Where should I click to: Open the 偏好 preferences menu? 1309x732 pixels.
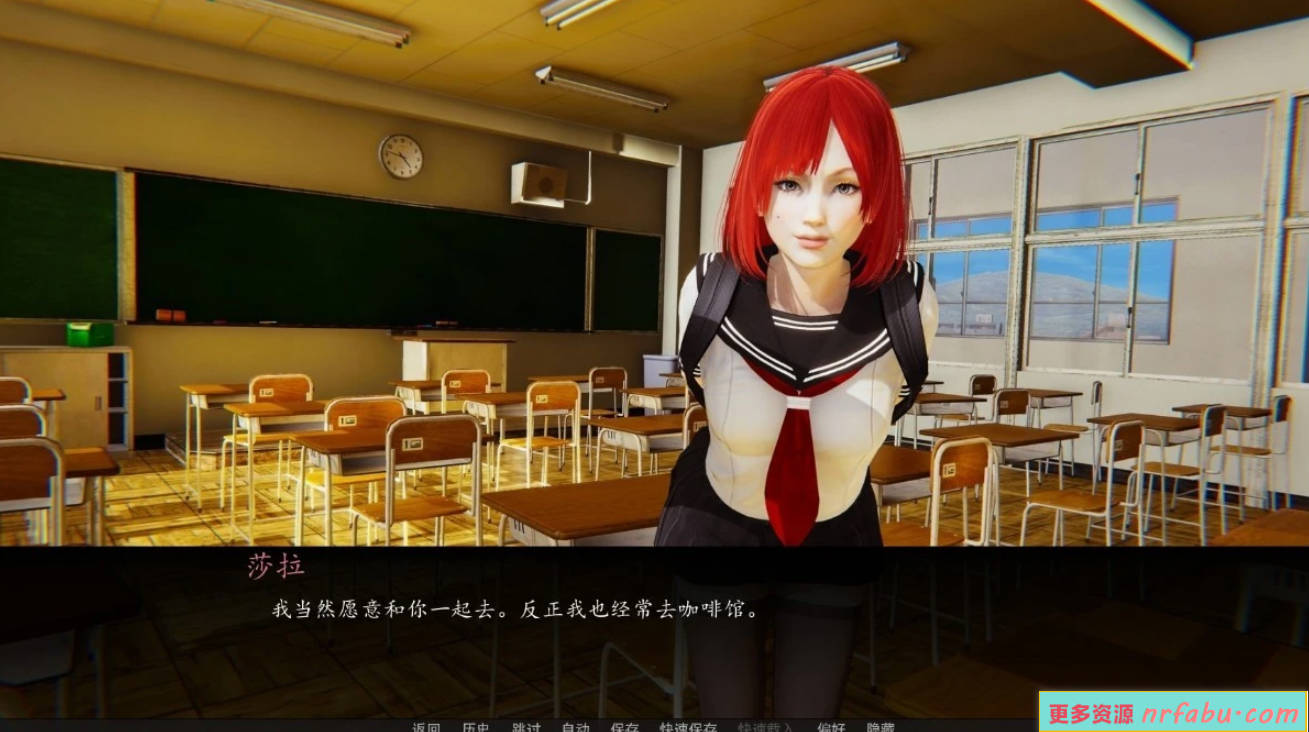(x=830, y=728)
